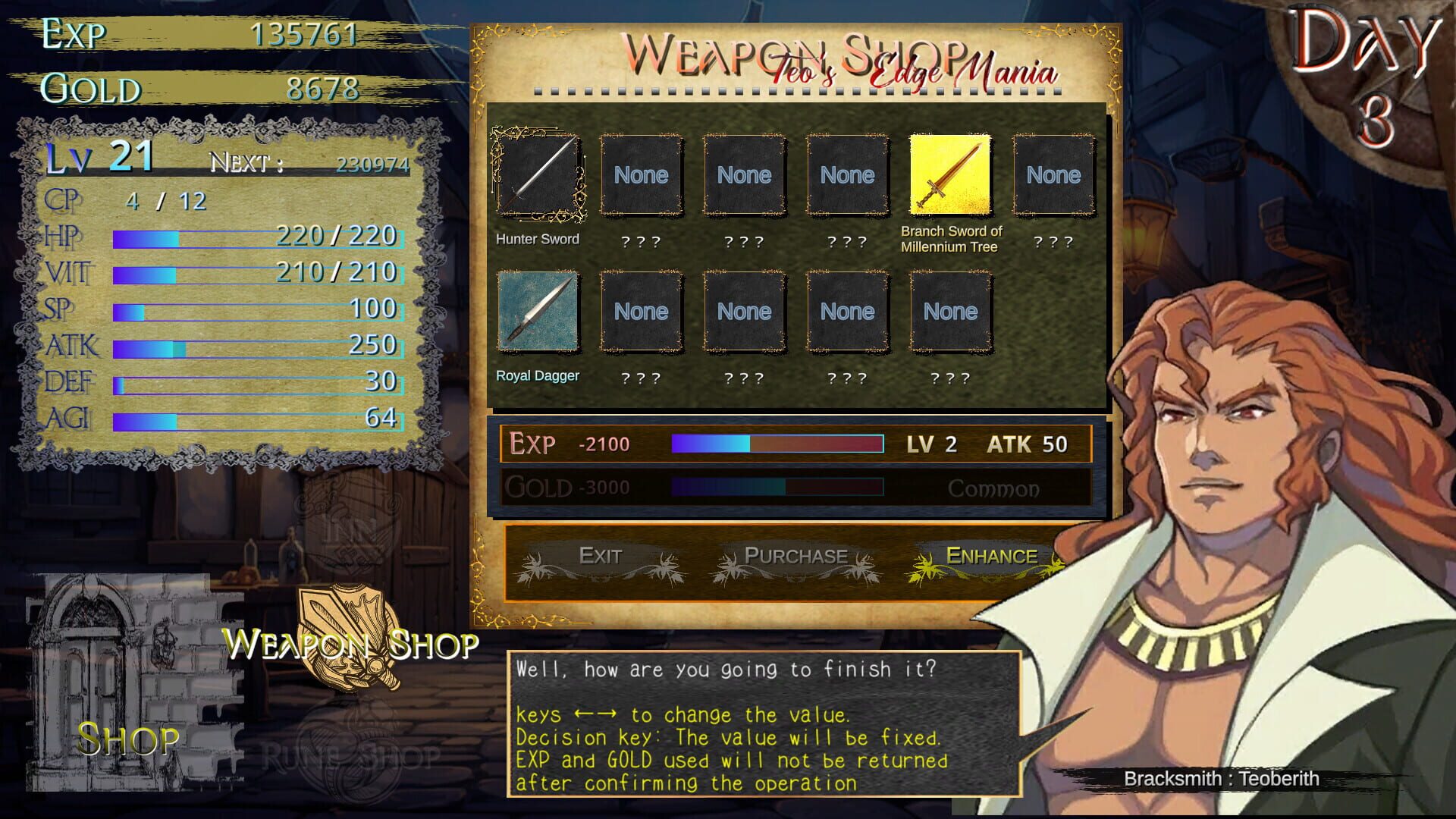The width and height of the screenshot is (1456, 819).
Task: Adjust the EXP enhancement bar
Action: point(777,444)
